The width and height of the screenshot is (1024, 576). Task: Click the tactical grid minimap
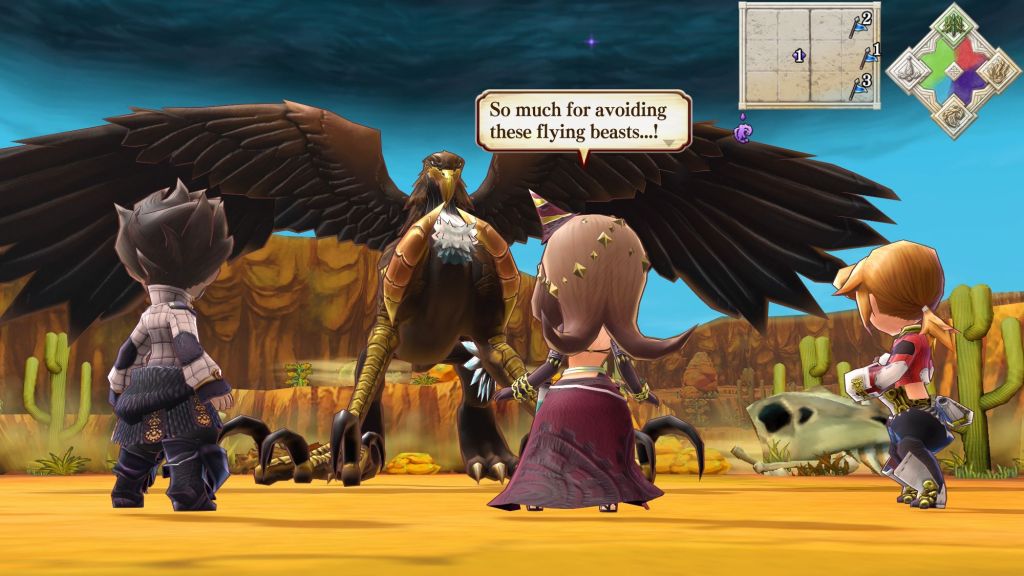[809, 55]
